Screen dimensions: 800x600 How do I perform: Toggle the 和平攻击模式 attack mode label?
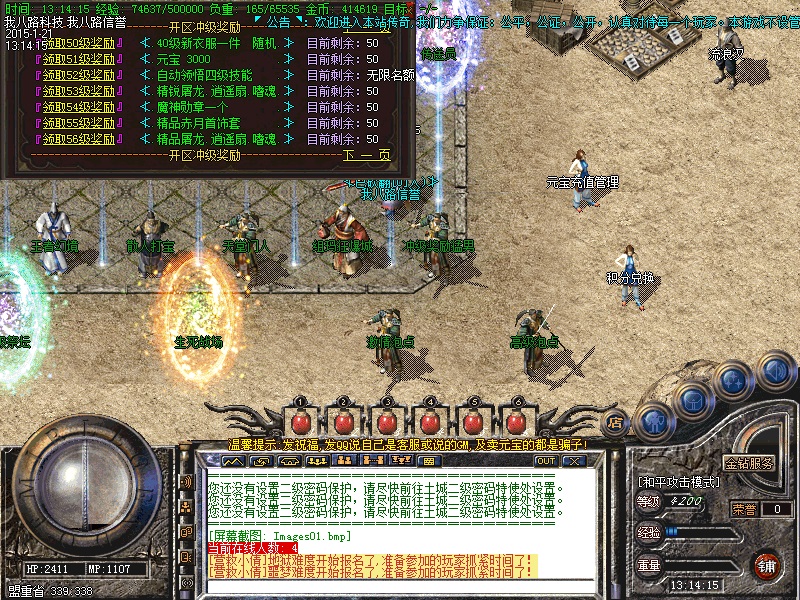(x=678, y=481)
